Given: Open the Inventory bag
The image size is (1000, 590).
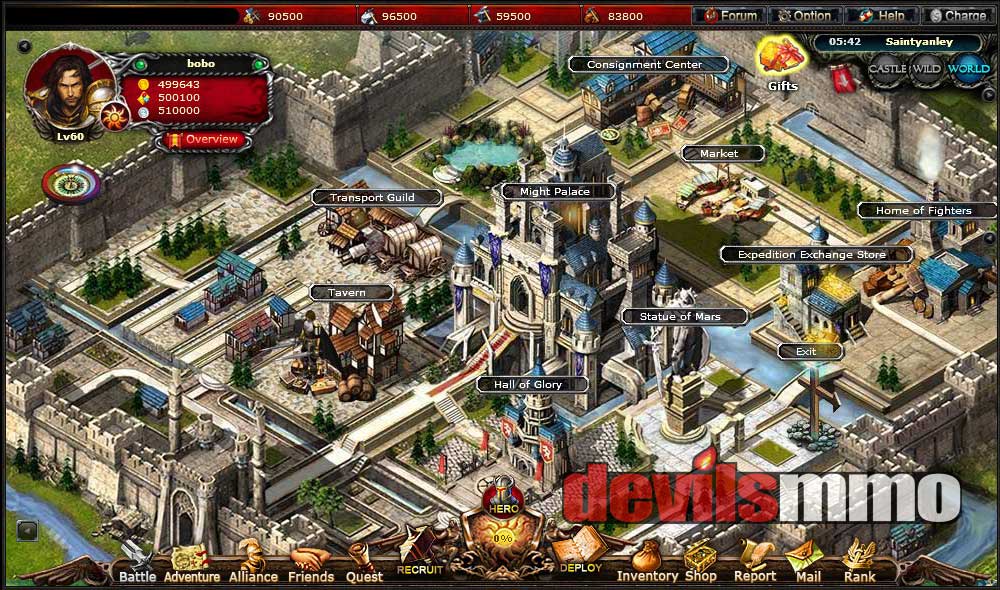Looking at the screenshot, I should 647,562.
